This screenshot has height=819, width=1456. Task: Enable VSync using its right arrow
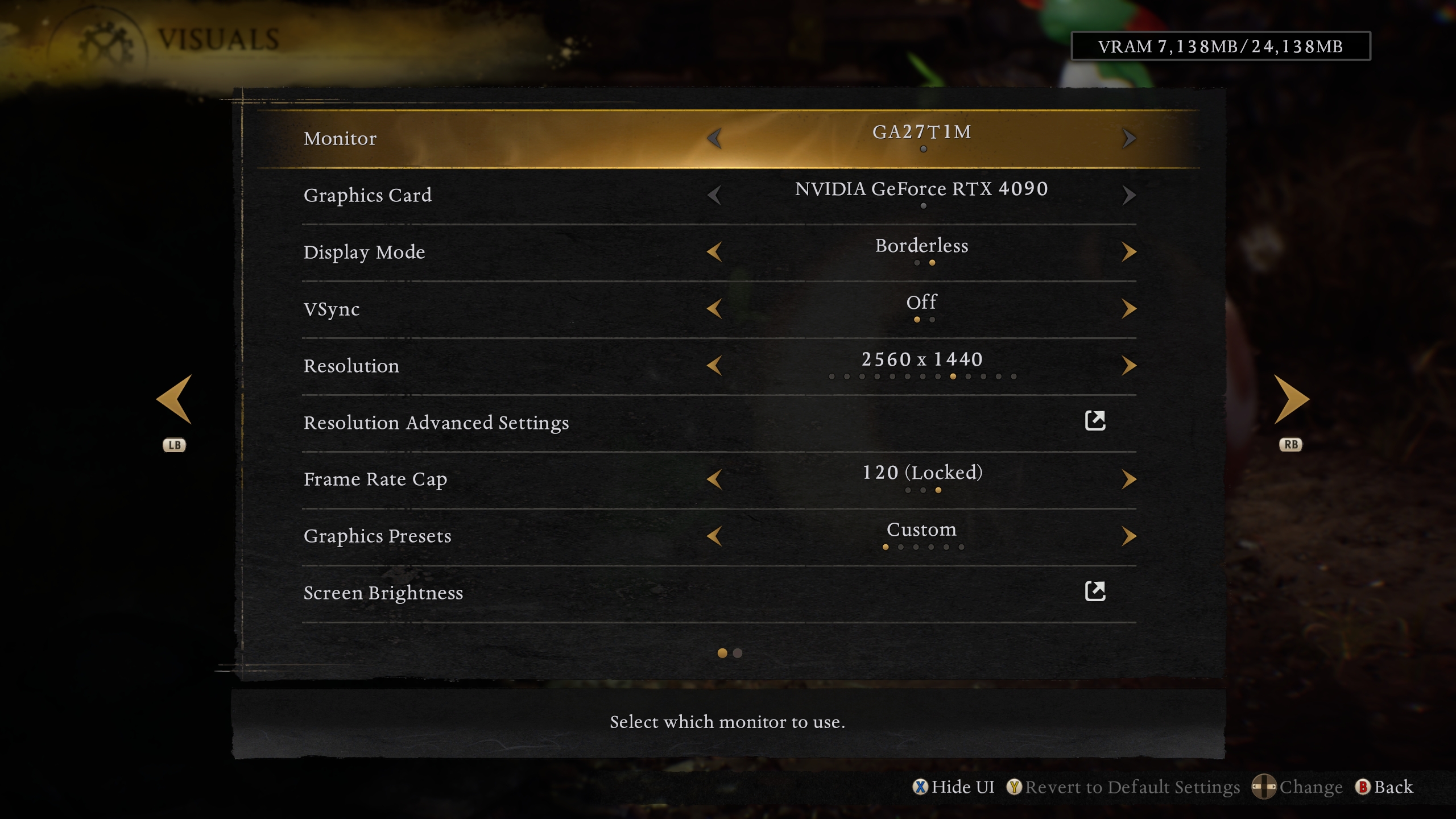[x=1129, y=308]
